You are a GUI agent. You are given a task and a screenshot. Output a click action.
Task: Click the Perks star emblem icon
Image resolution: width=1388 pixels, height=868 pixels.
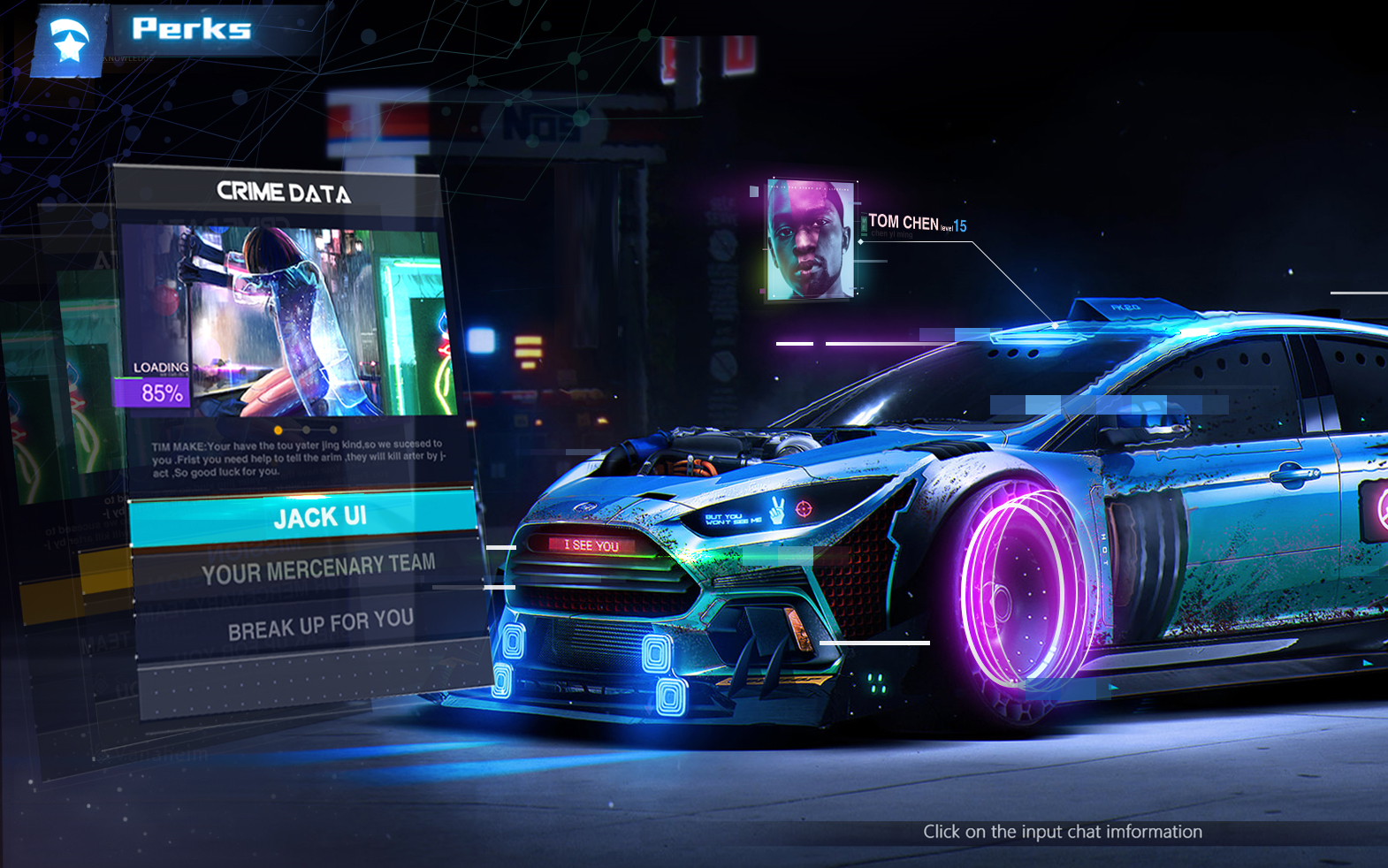point(69,41)
